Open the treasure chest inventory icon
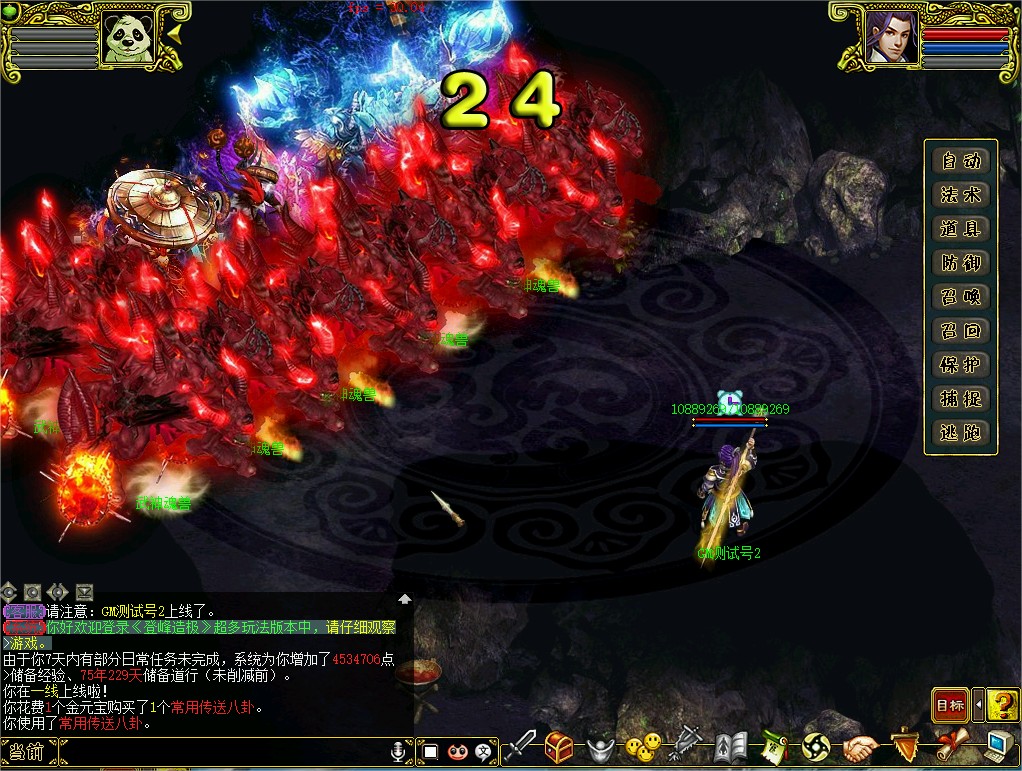The width and height of the screenshot is (1022, 771). 560,746
